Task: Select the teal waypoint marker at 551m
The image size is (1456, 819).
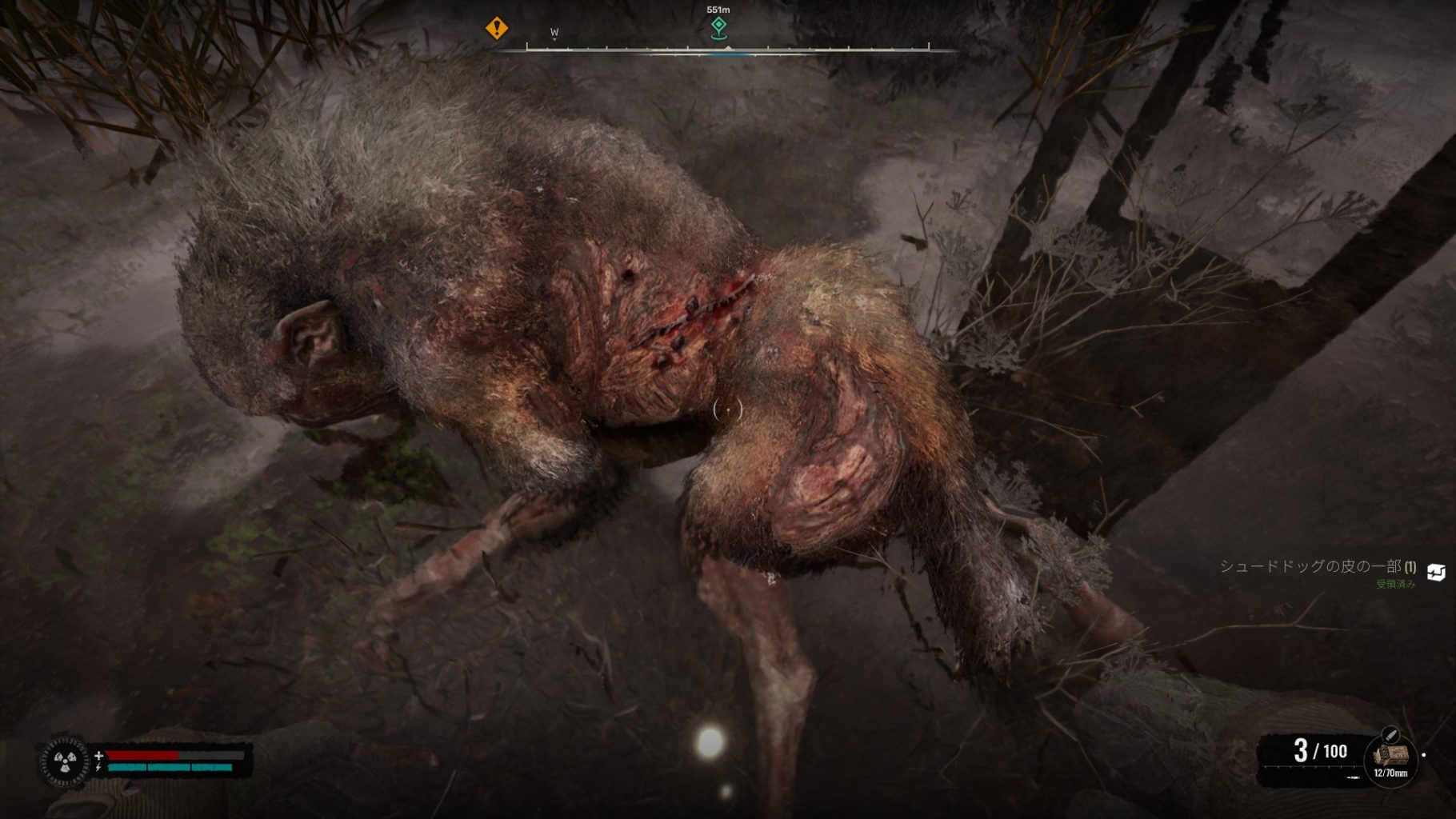Action: click(x=718, y=28)
